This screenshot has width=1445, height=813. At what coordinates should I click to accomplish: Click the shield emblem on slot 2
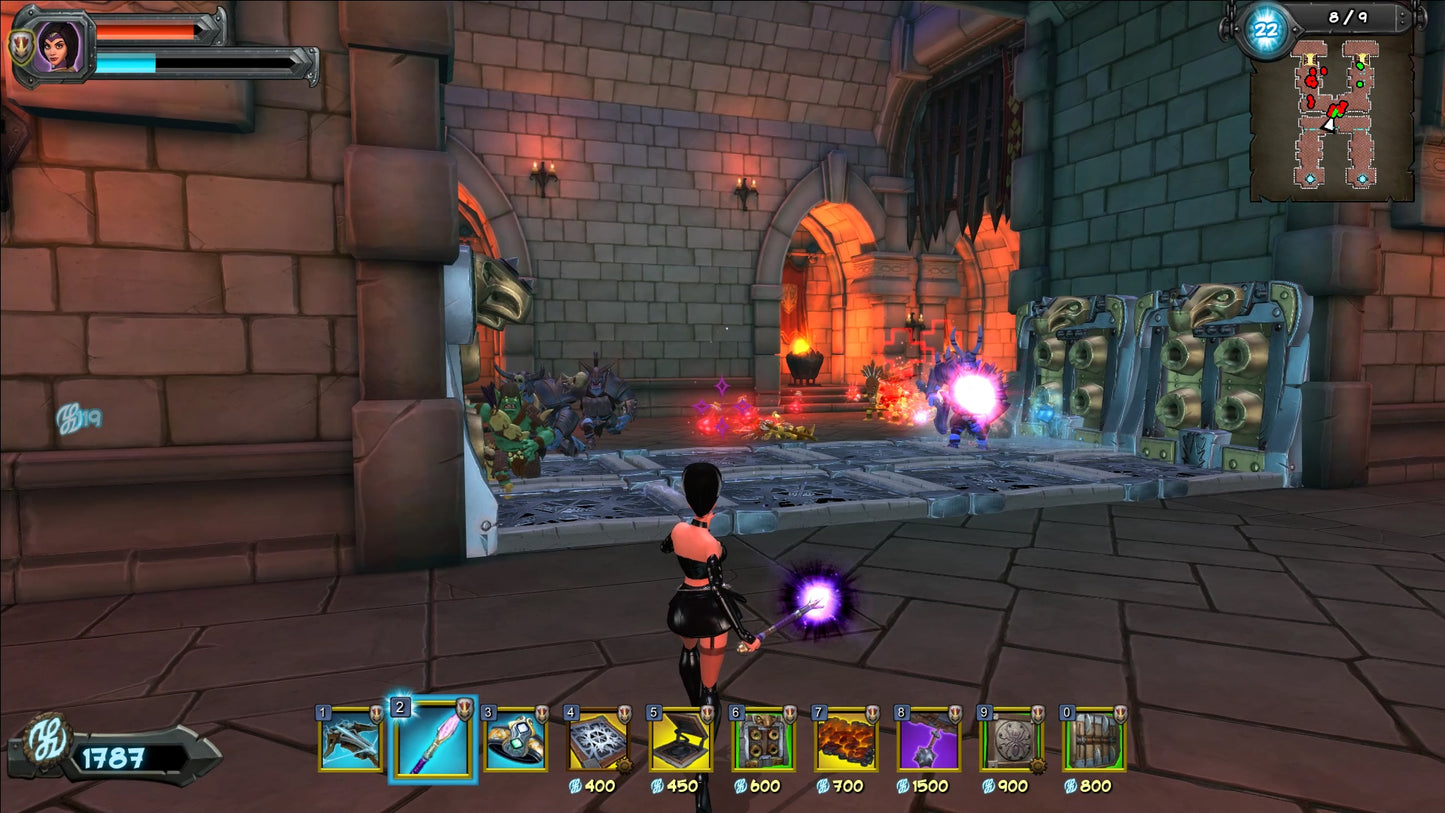tap(465, 709)
